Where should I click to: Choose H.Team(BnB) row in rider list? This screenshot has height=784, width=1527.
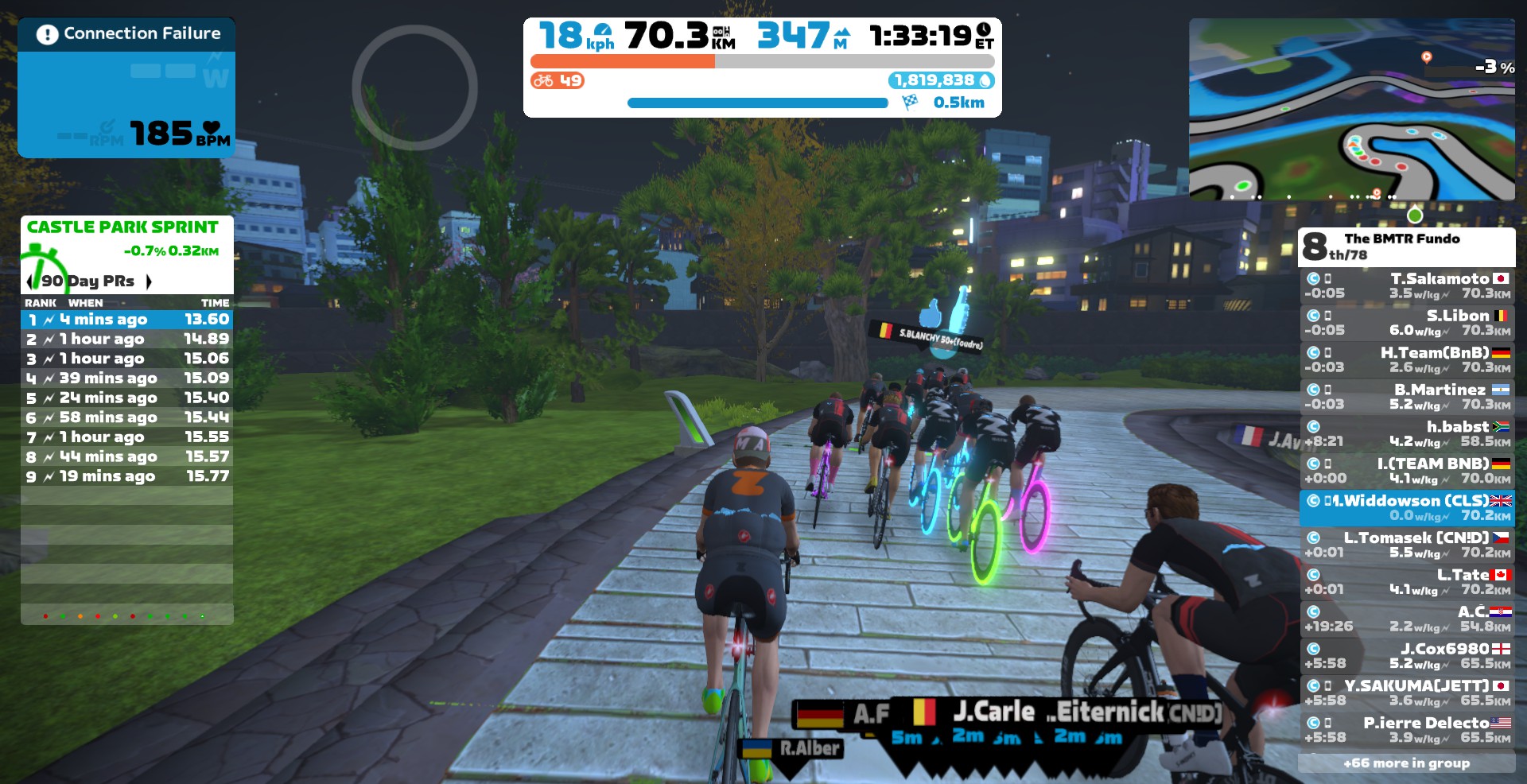(1406, 360)
